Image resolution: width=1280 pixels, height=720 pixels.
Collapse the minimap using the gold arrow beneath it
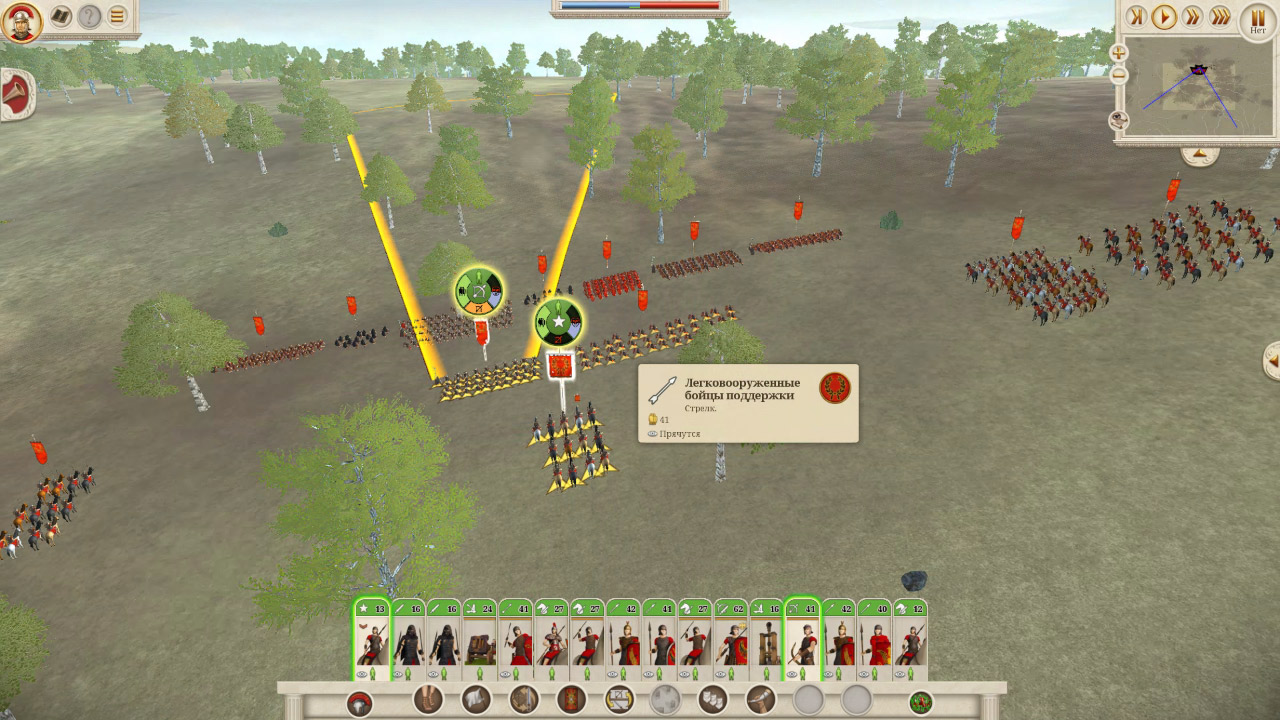click(x=1200, y=152)
